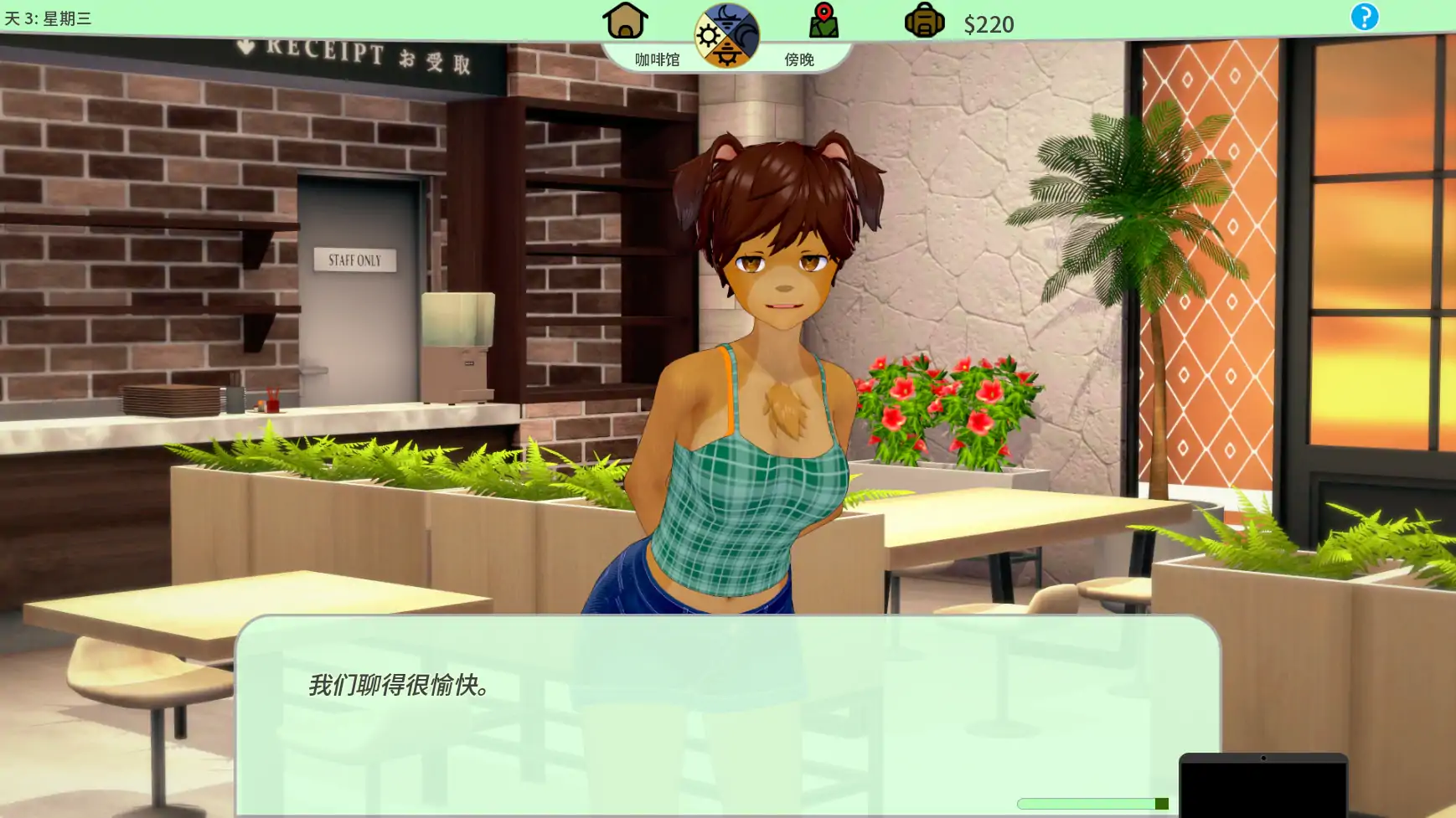The image size is (1456, 818).
Task: Click the green progress bar at bottom right
Action: (1089, 801)
